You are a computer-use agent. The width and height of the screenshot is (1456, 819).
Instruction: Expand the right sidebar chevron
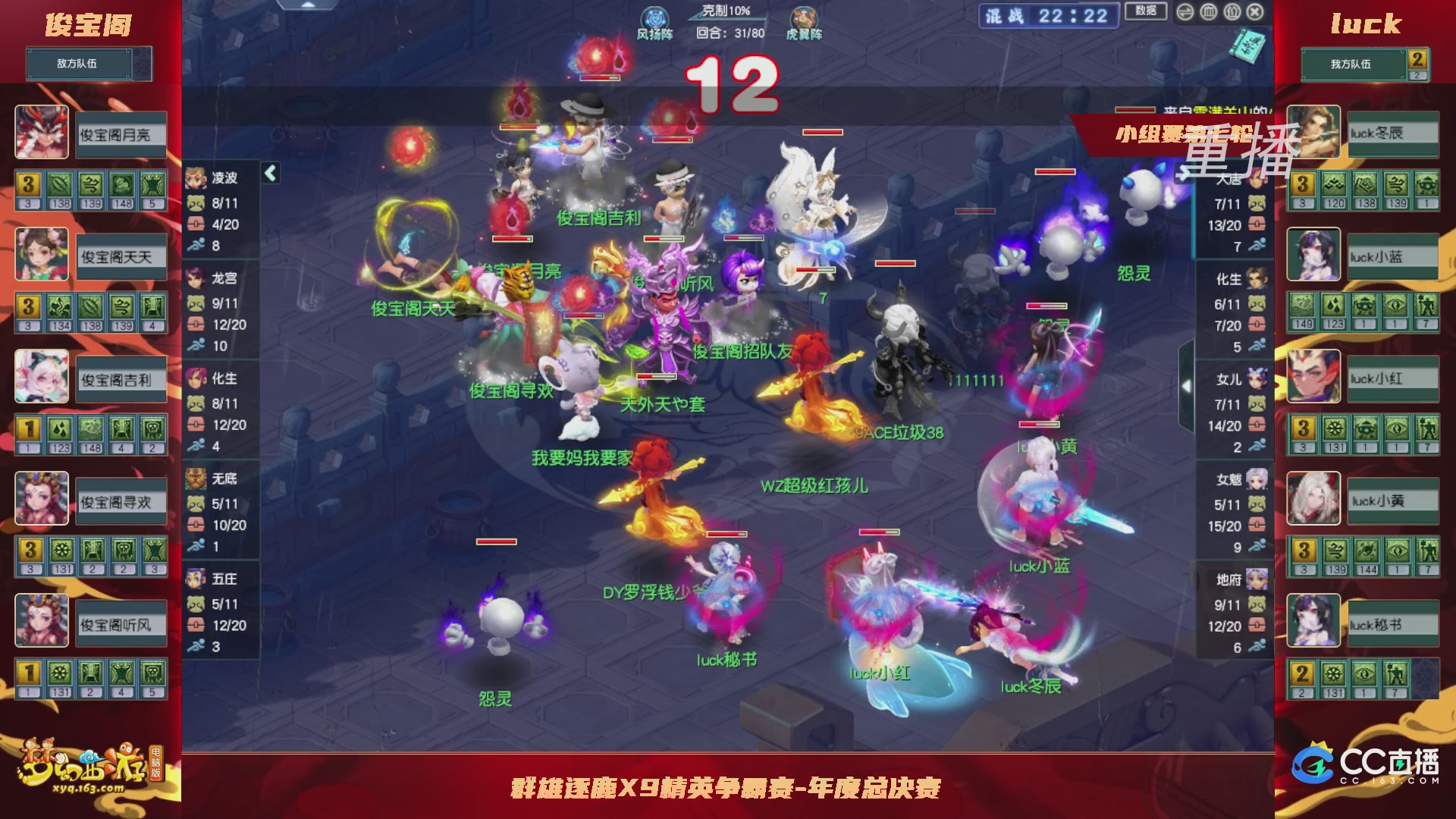pyautogui.click(x=1188, y=385)
